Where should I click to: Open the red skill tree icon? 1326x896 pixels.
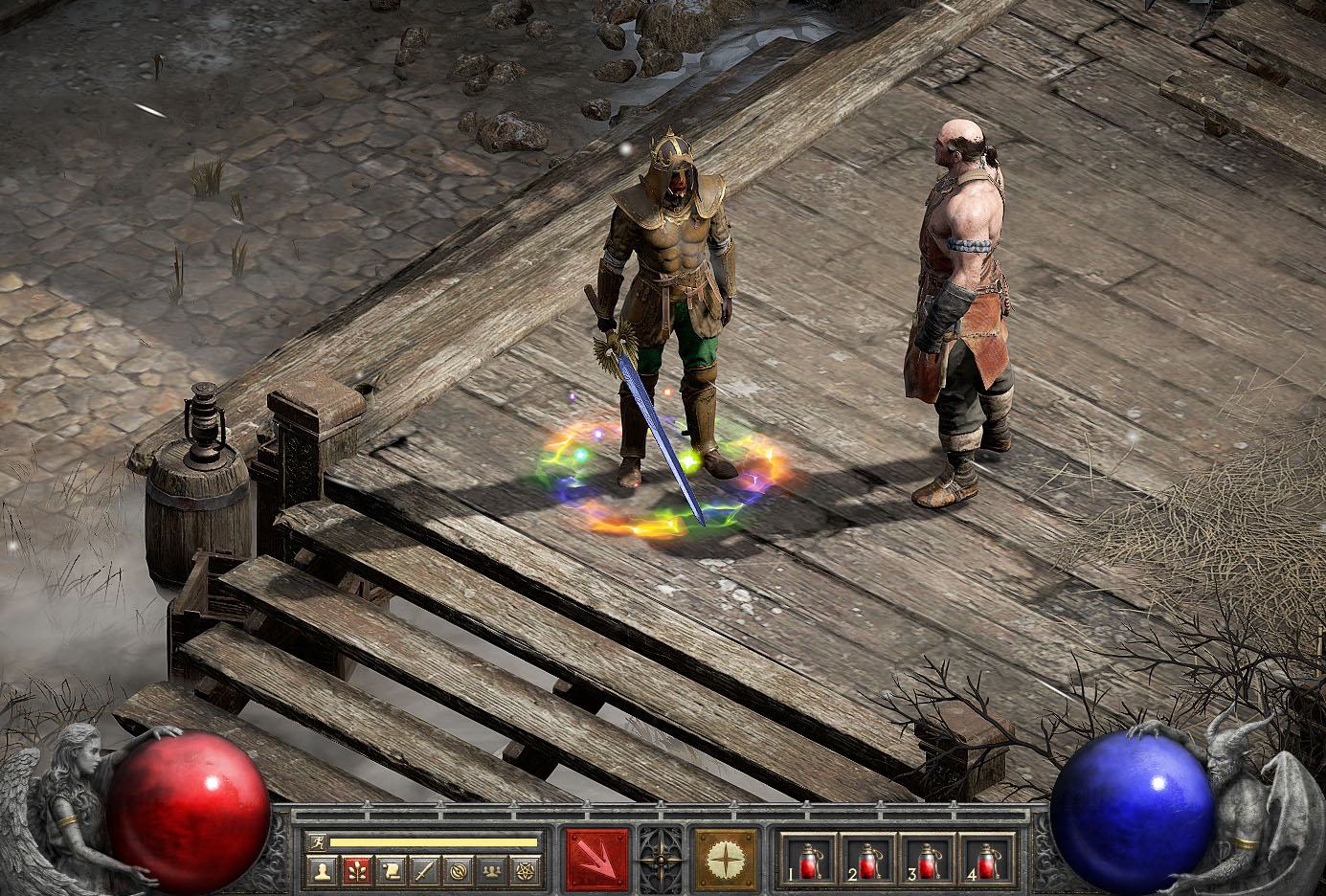coord(356,871)
